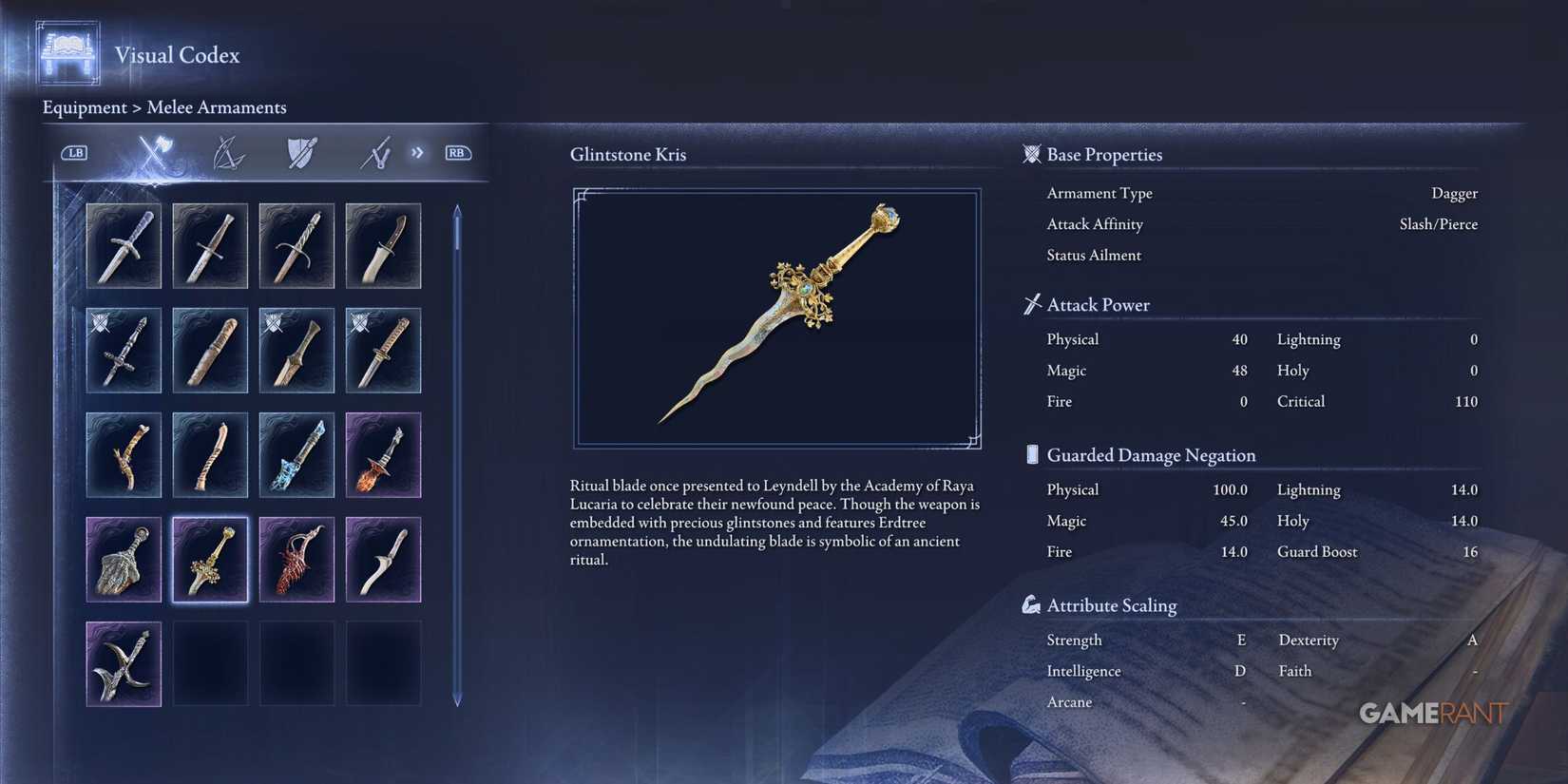This screenshot has width=1568, height=784.
Task: Click the Visual Codex book icon
Action: [x=65, y=54]
